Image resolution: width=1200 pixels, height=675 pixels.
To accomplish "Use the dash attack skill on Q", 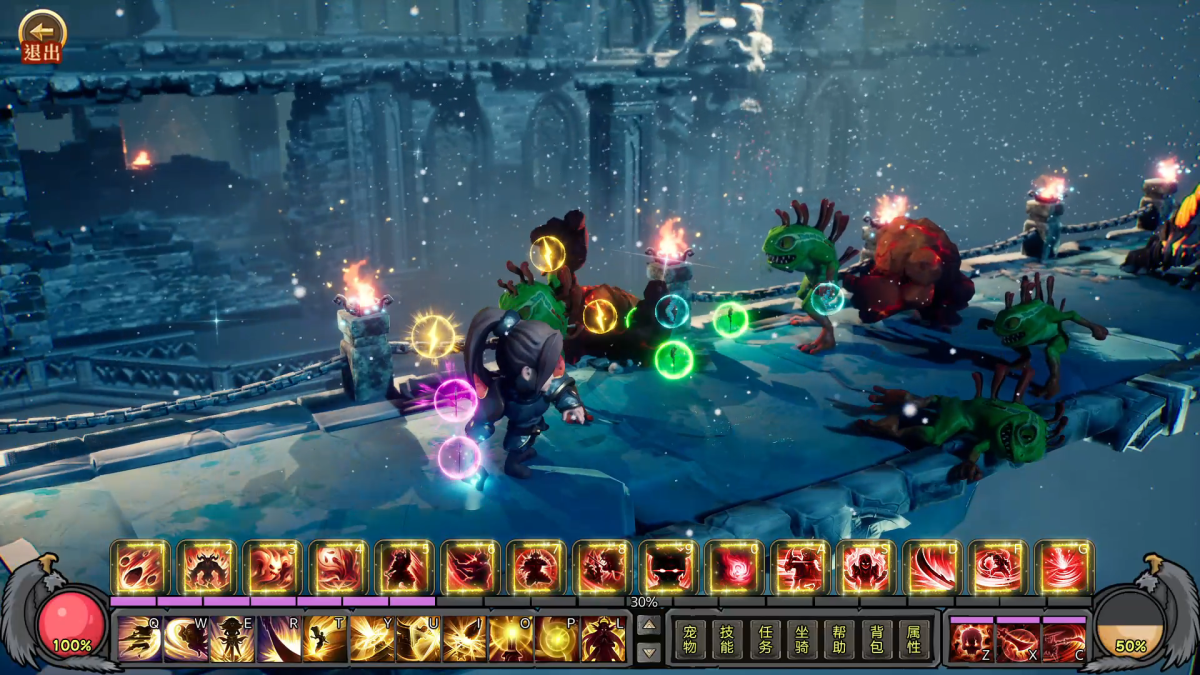I will coord(139,638).
